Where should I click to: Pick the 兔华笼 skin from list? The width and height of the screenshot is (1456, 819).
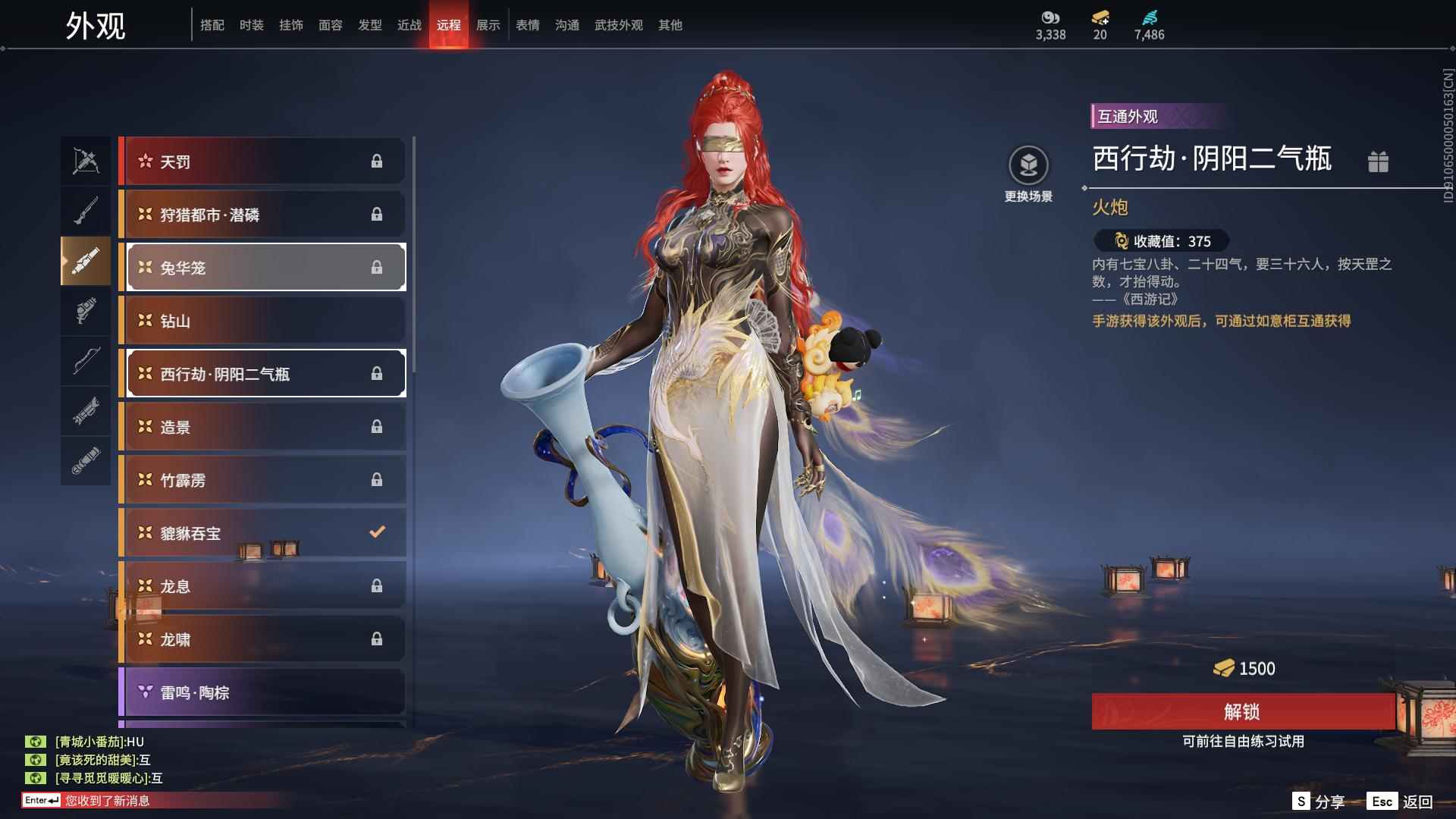[262, 268]
